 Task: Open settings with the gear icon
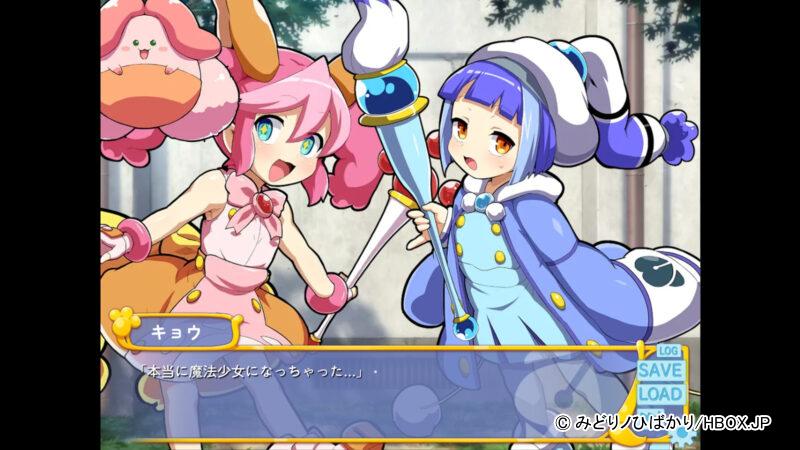[684, 433]
